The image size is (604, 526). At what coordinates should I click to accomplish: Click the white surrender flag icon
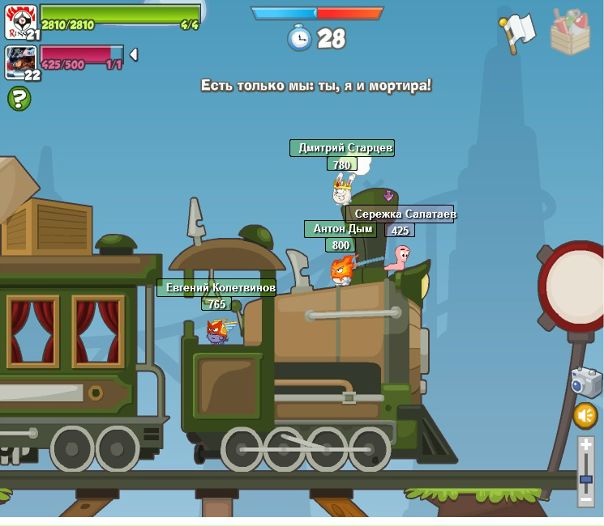(x=518, y=32)
